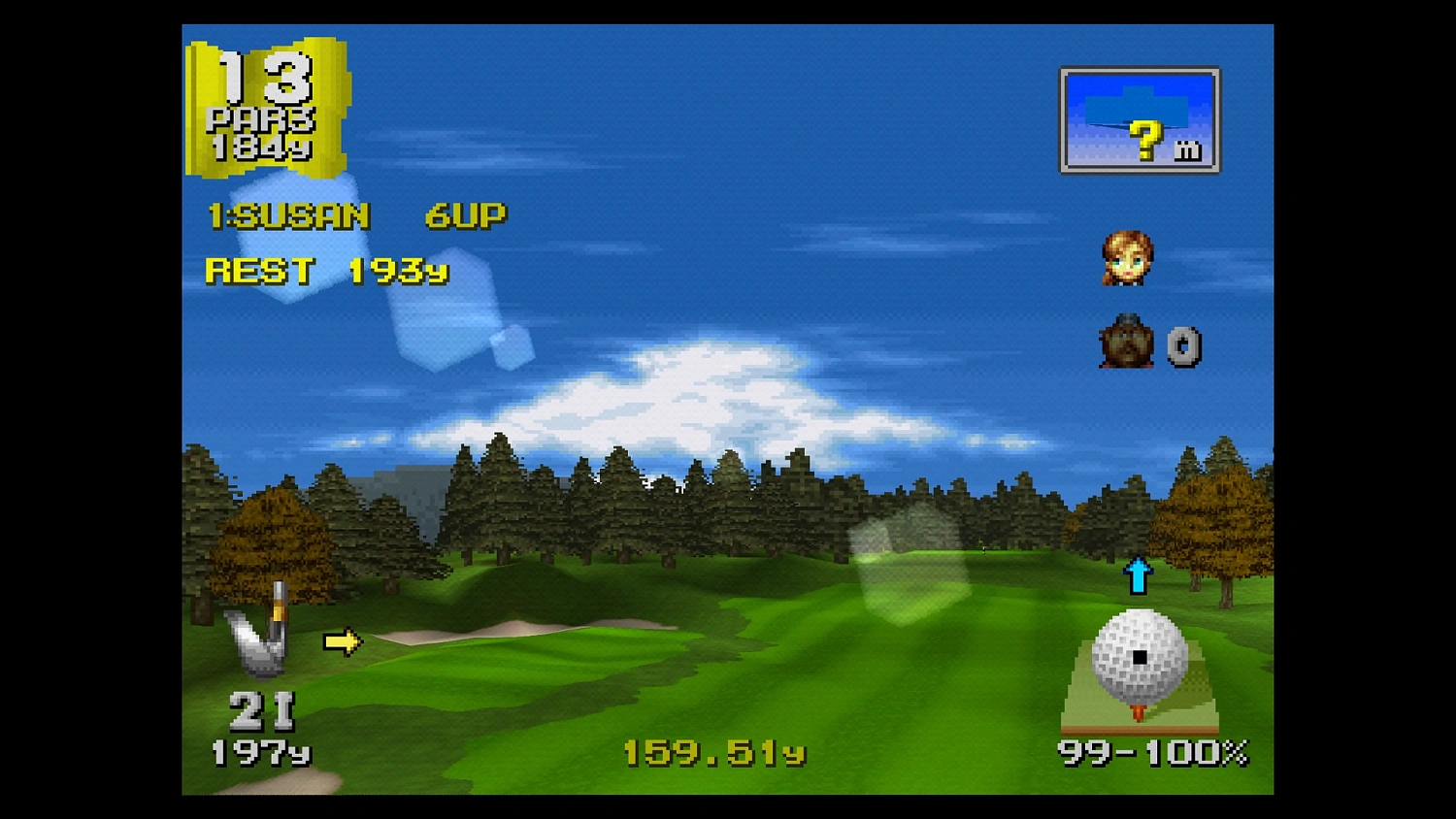The width and height of the screenshot is (1456, 819).
Task: Switch to the opponent score tab showing 0
Action: [x=1184, y=347]
